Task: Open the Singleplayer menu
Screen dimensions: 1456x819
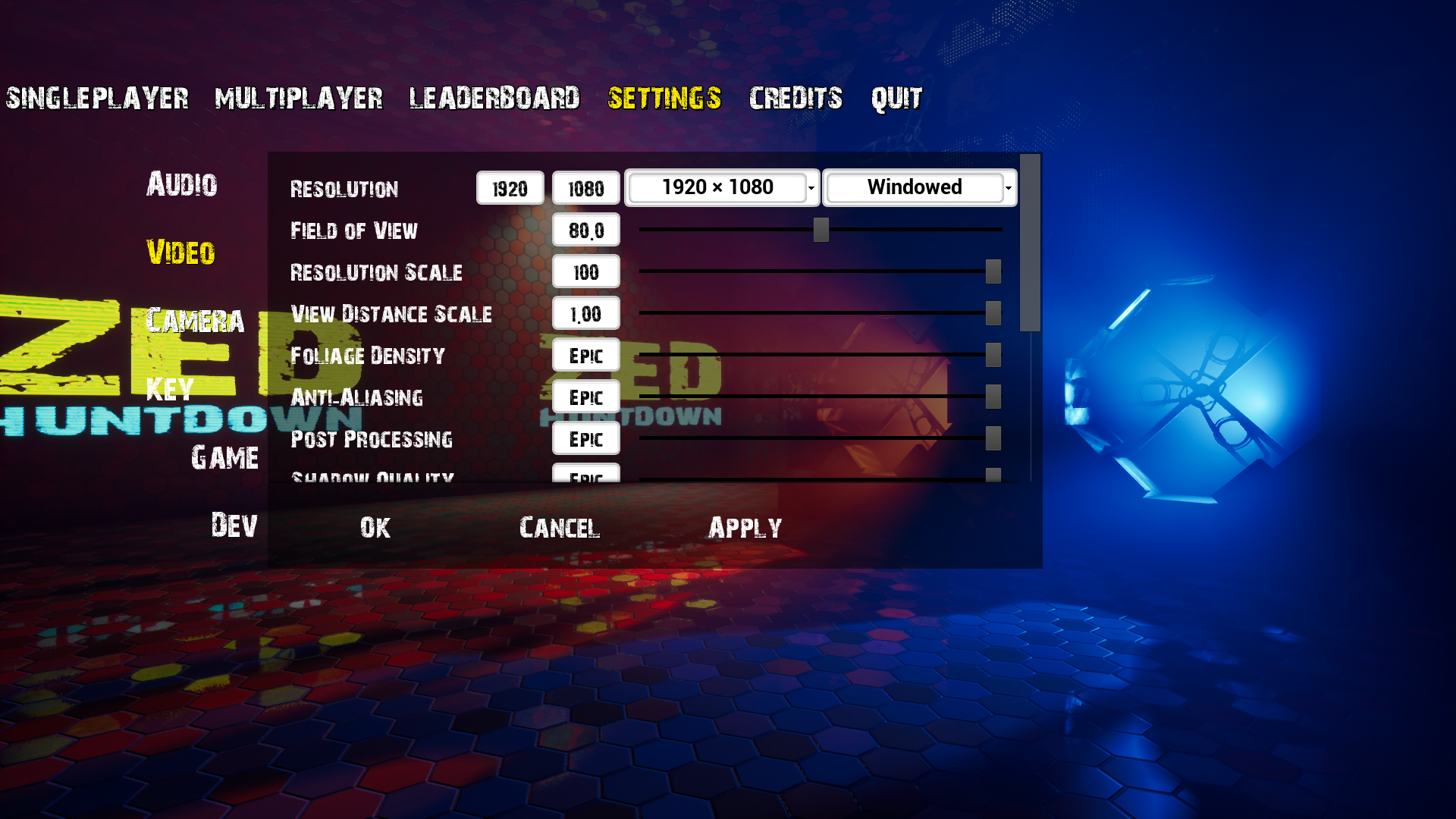Action: 97,99
